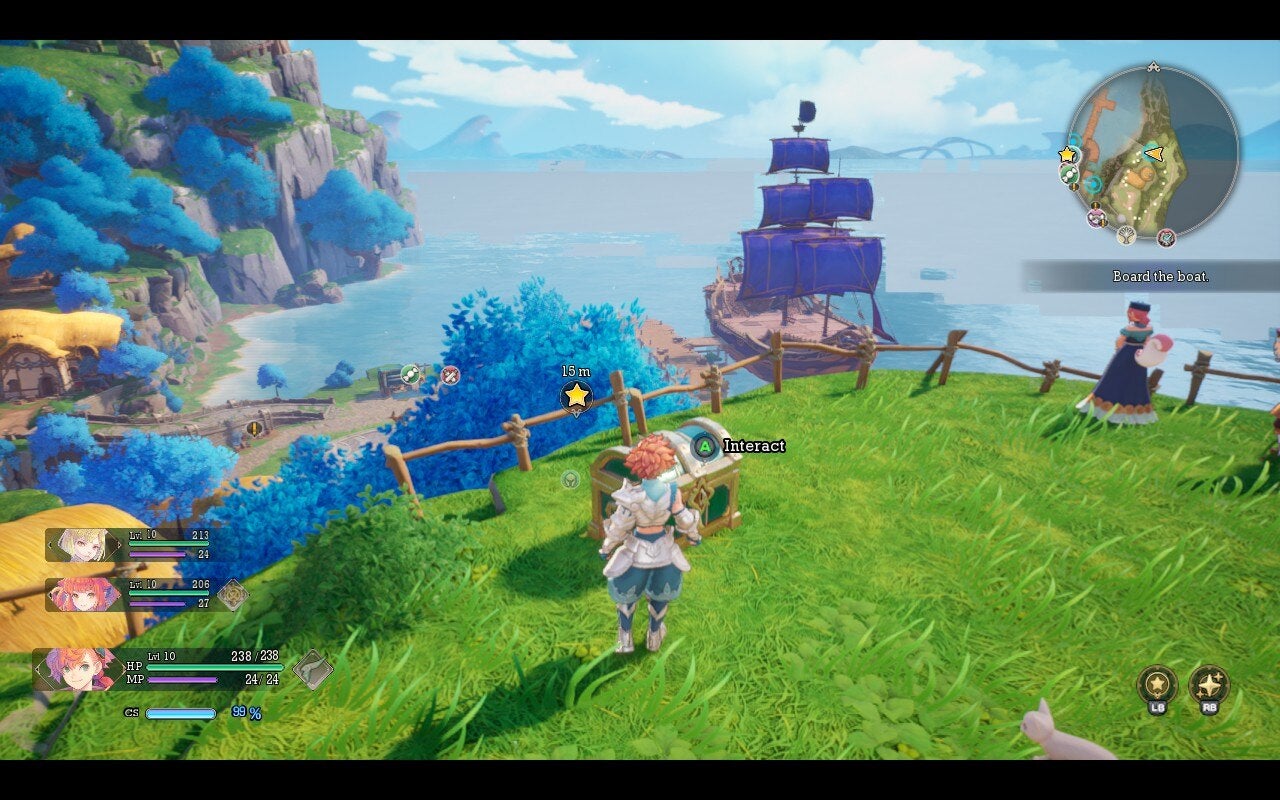Click the blue CS gauge at 99%
The image size is (1280, 800).
click(x=180, y=714)
